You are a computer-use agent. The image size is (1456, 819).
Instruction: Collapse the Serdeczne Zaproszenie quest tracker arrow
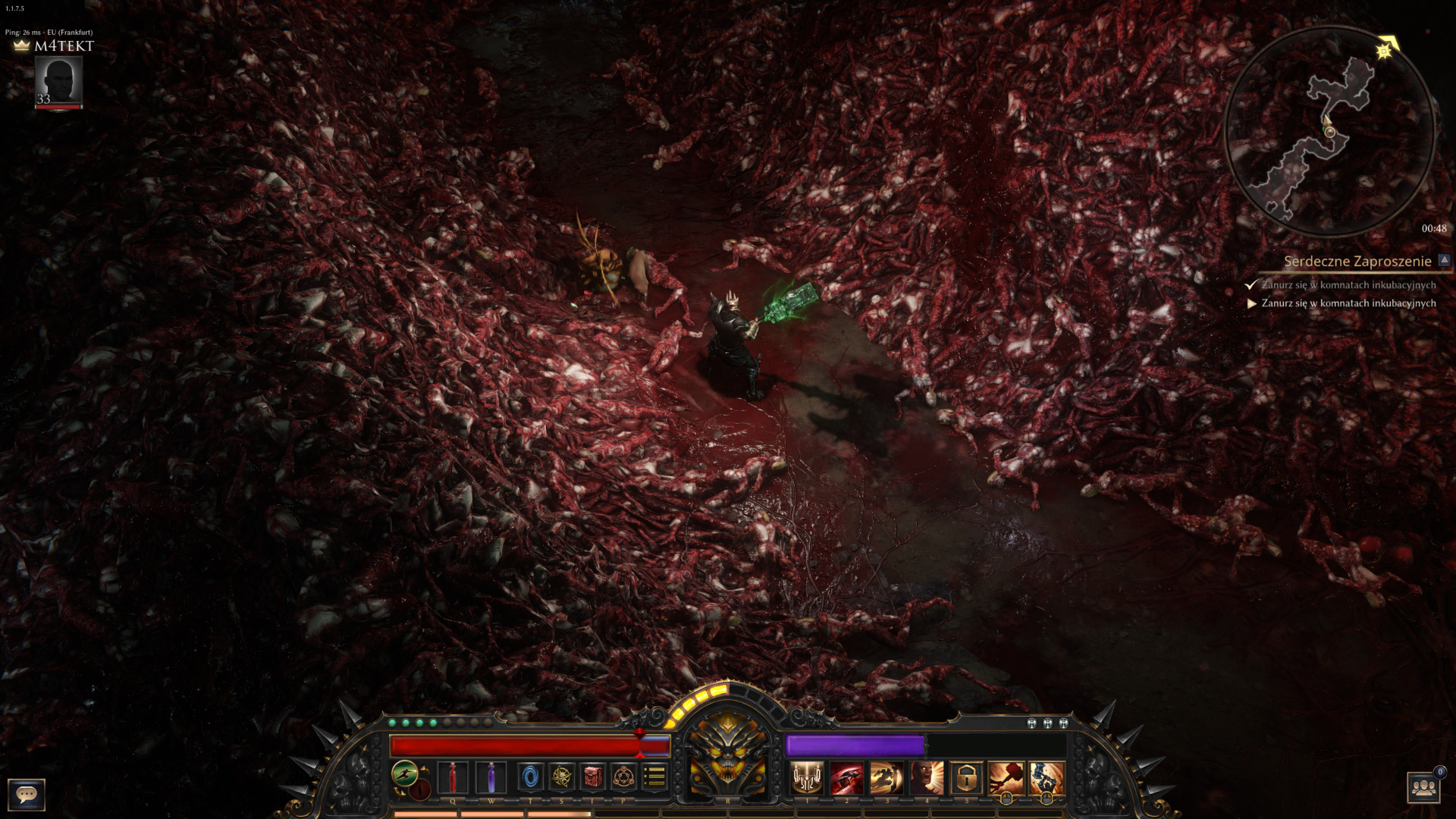1444,260
